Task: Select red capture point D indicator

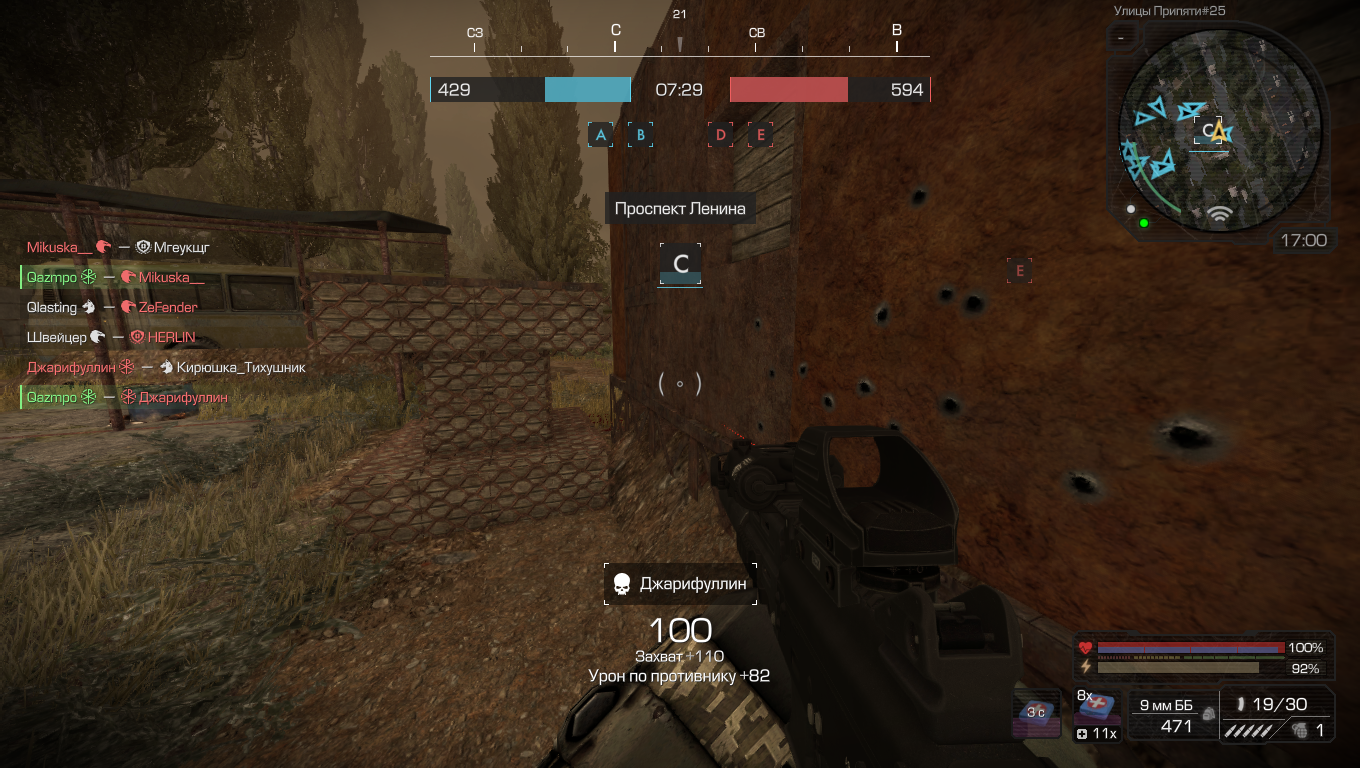Action: tap(720, 135)
